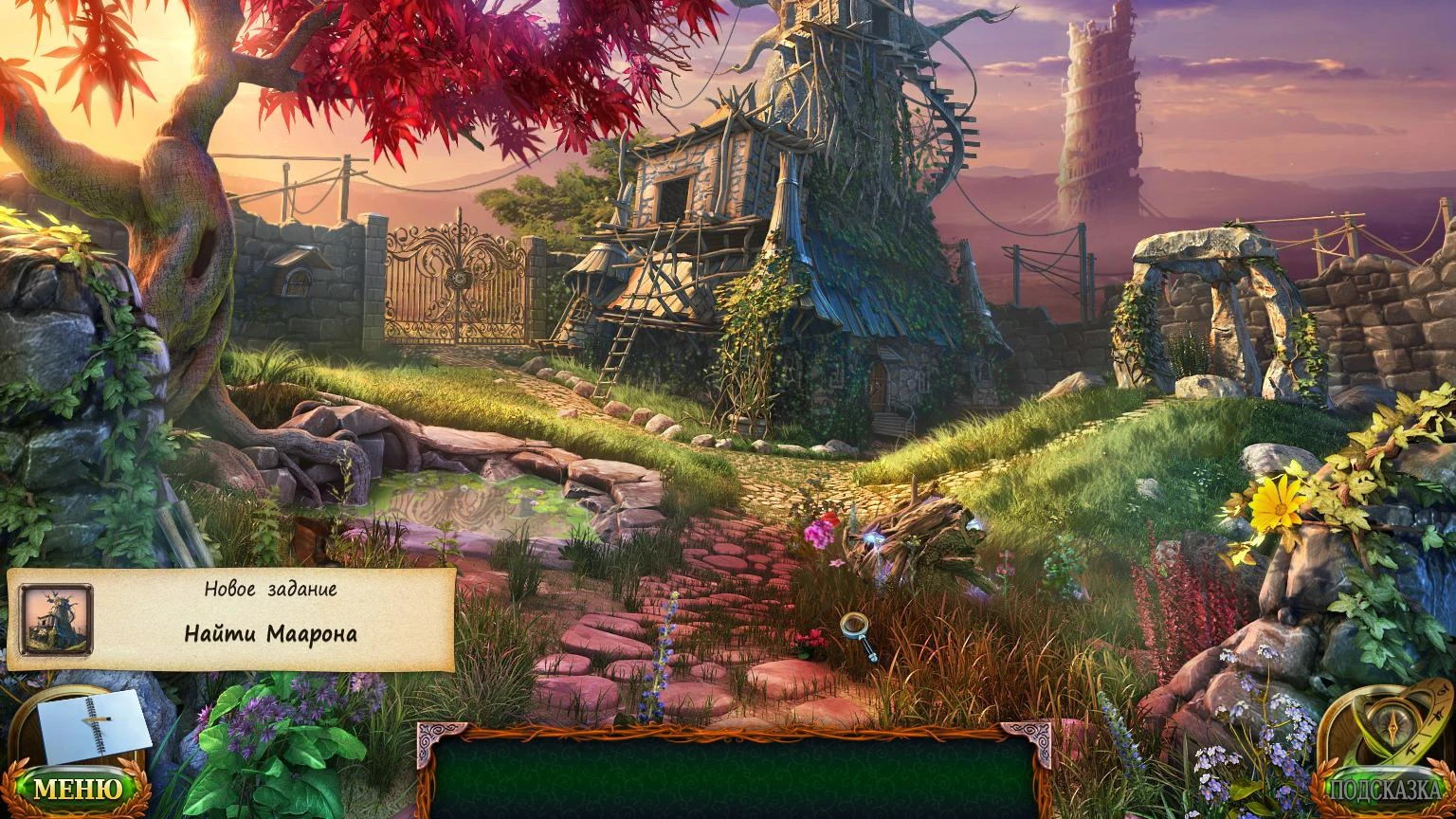Select the quest thumbnail in the task banner

[x=57, y=619]
